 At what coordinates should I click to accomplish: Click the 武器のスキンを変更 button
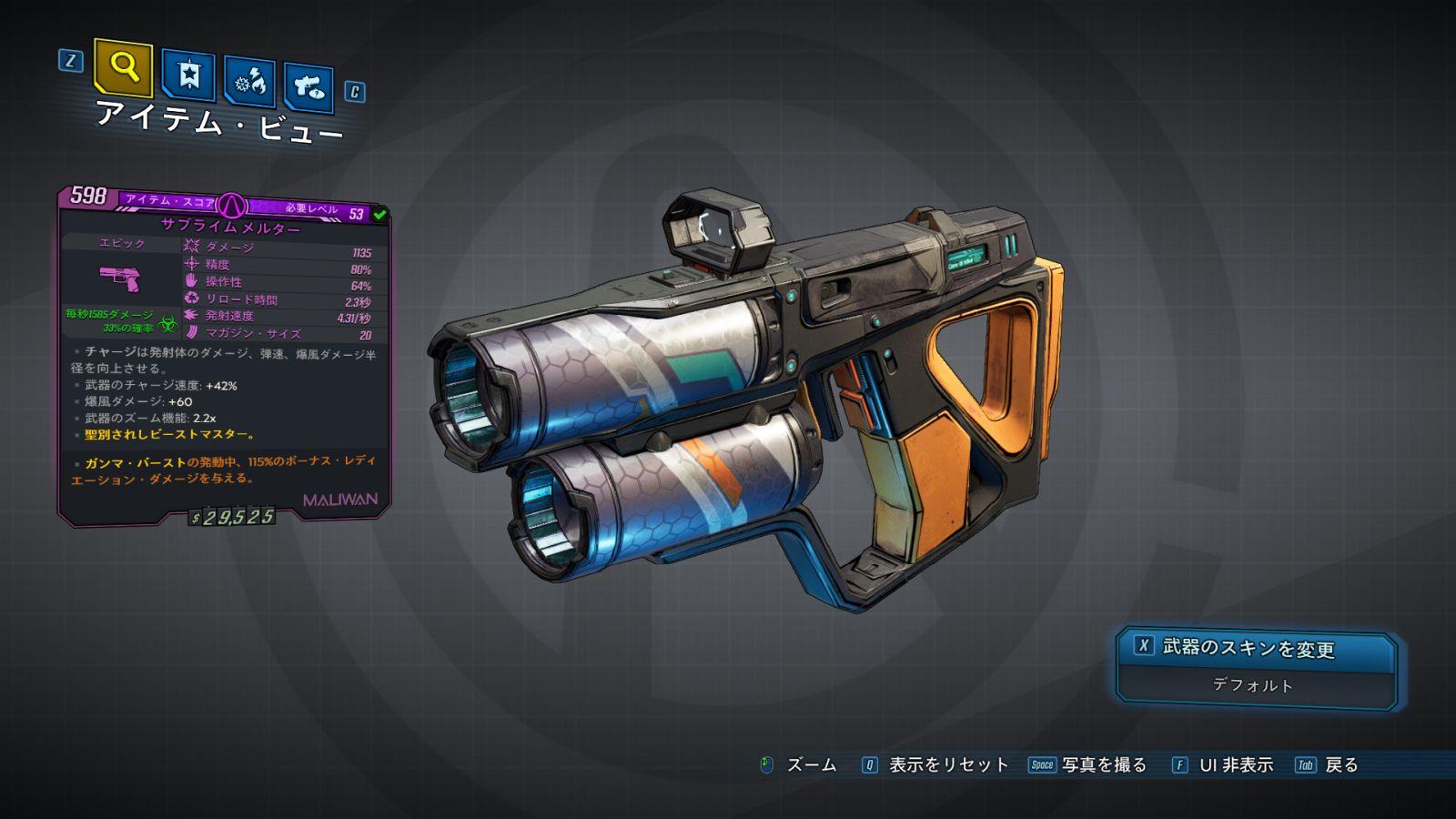[x=1256, y=648]
